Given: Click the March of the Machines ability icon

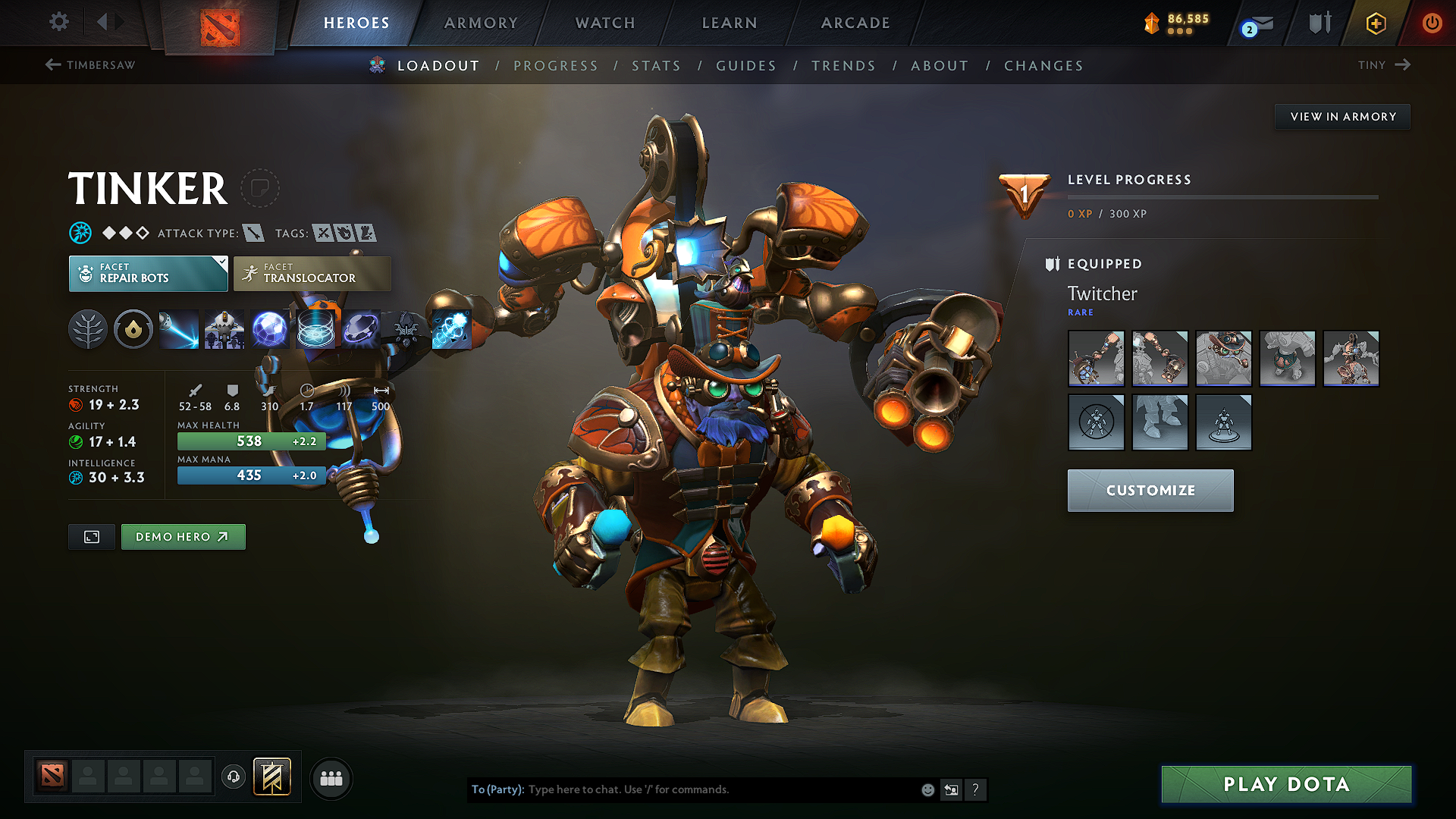Looking at the screenshot, I should coord(224,328).
